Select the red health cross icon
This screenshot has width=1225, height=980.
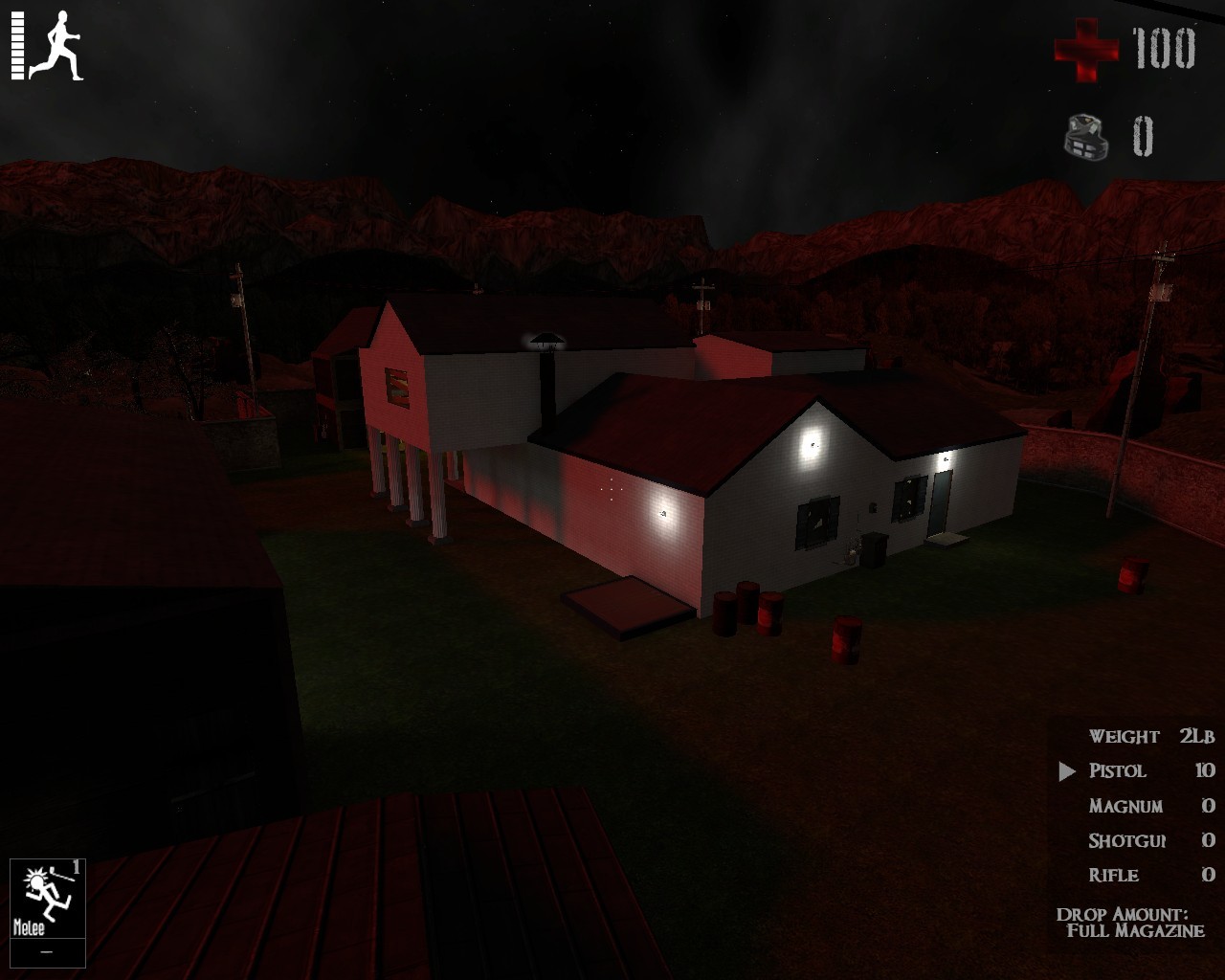[x=1086, y=50]
